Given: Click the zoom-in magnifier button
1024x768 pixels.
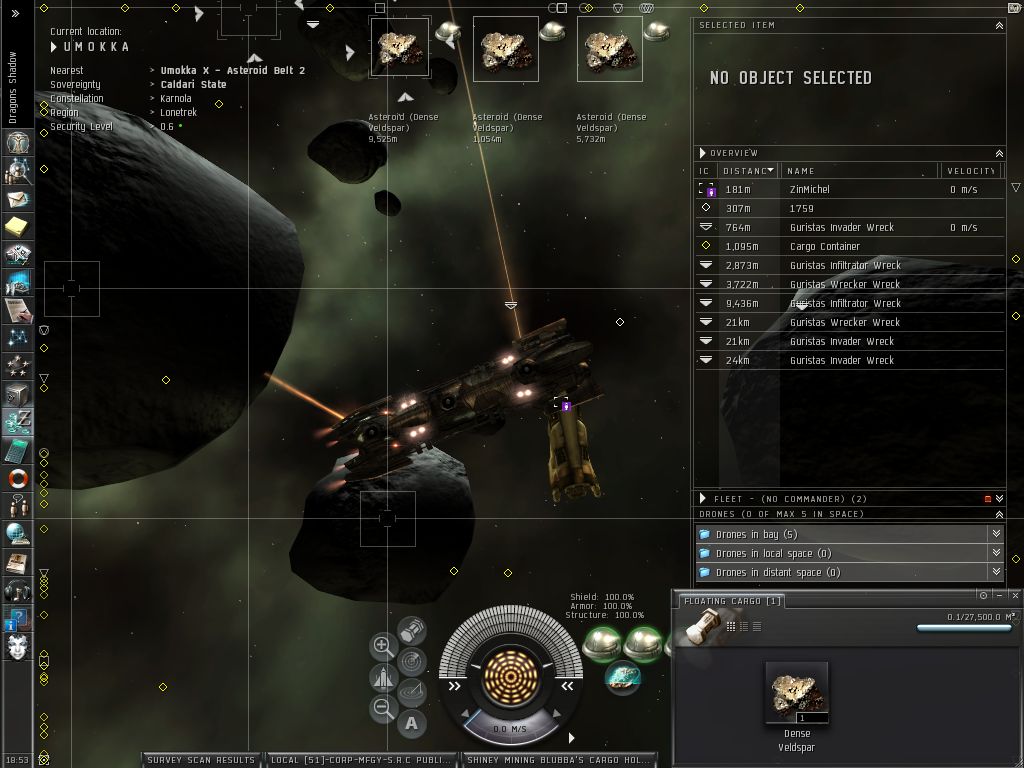Looking at the screenshot, I should [x=383, y=646].
